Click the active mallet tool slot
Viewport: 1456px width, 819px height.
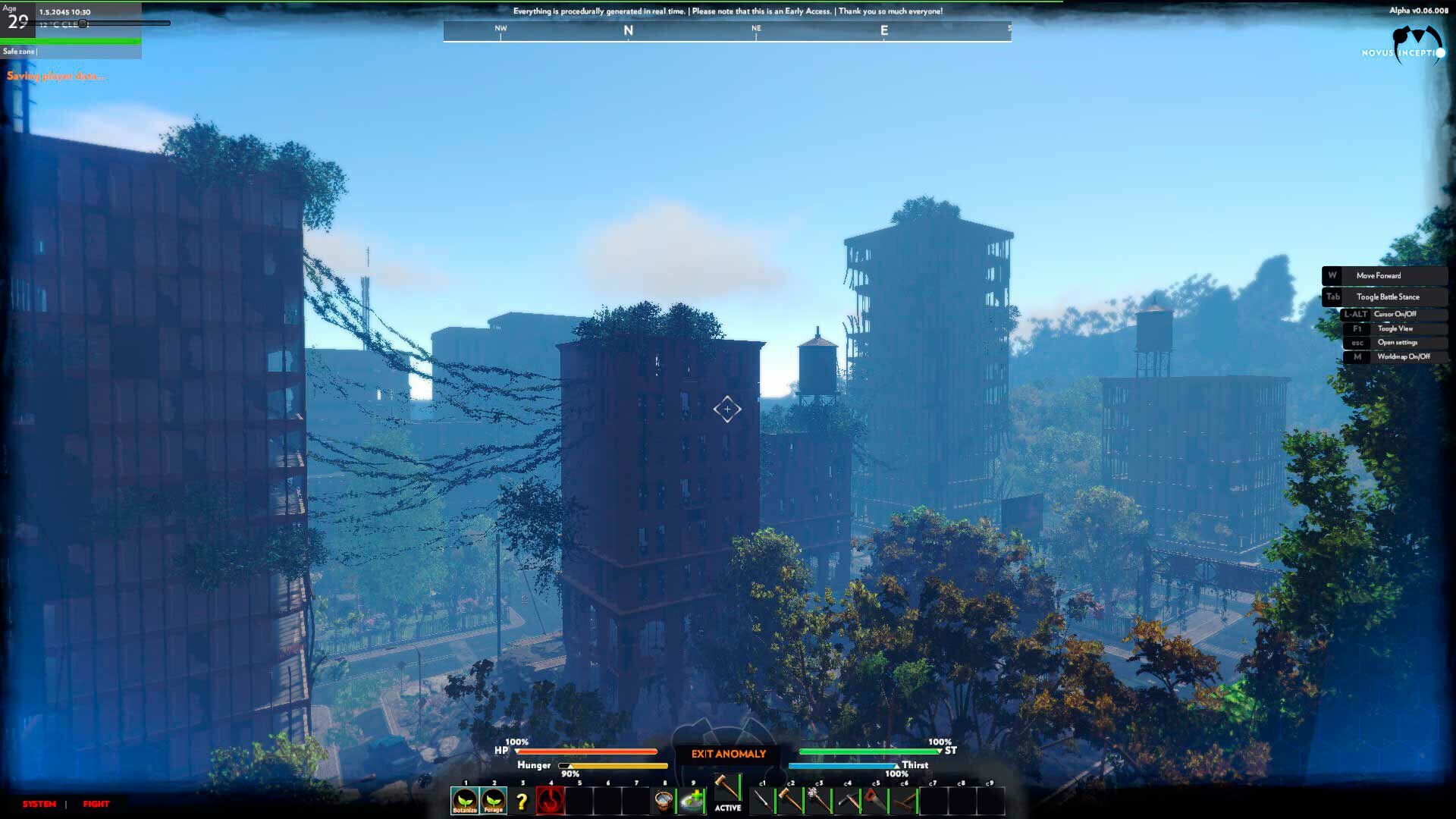tap(727, 790)
